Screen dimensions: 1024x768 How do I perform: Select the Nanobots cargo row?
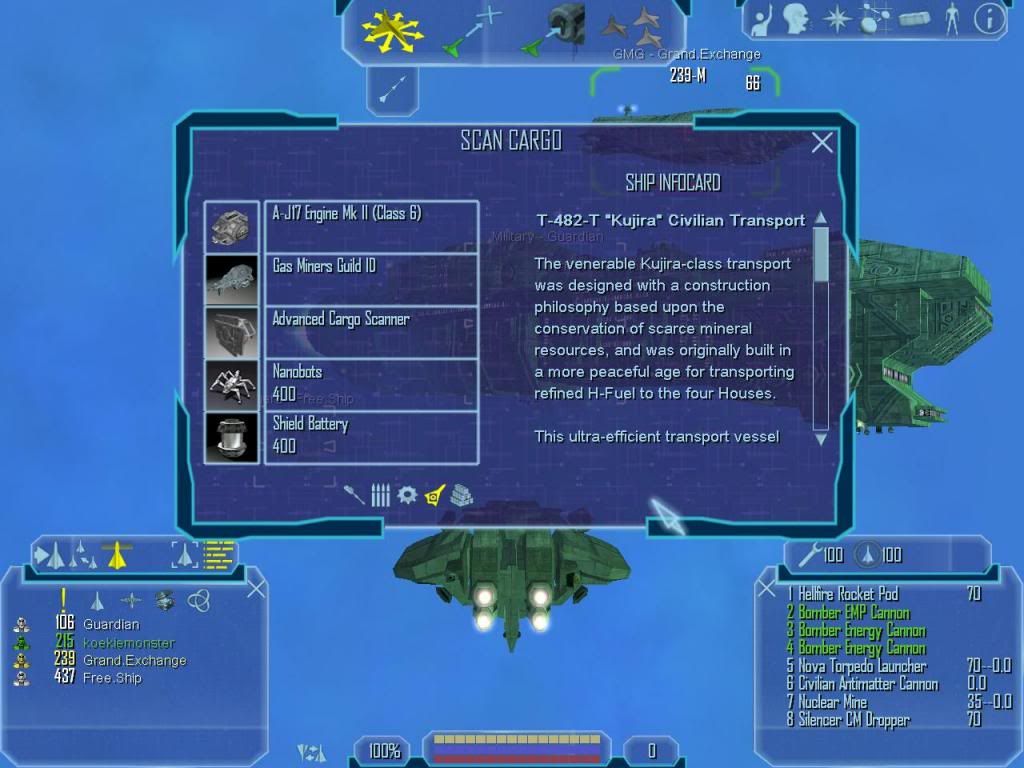(x=371, y=384)
